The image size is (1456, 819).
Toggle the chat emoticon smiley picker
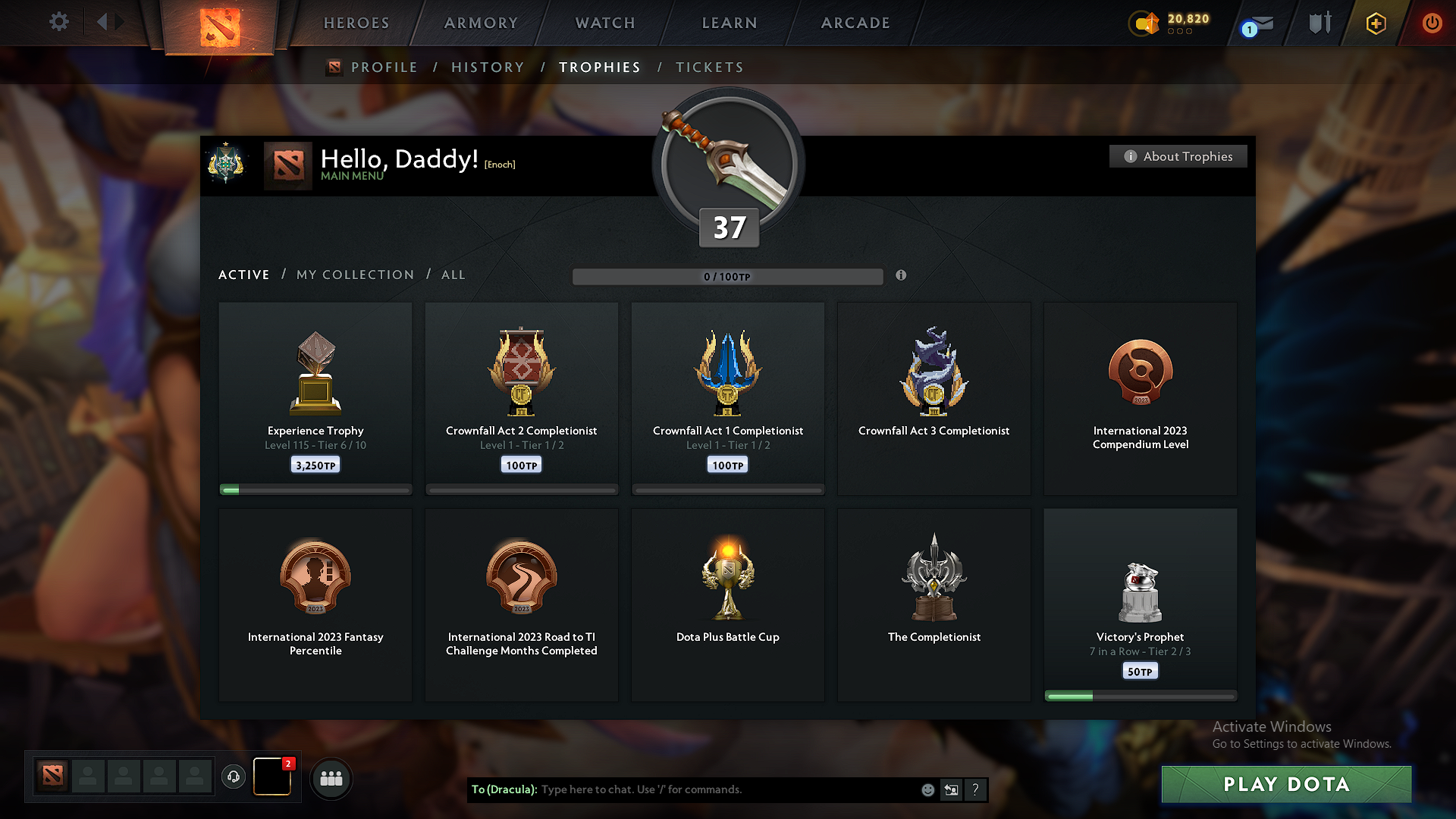click(927, 789)
